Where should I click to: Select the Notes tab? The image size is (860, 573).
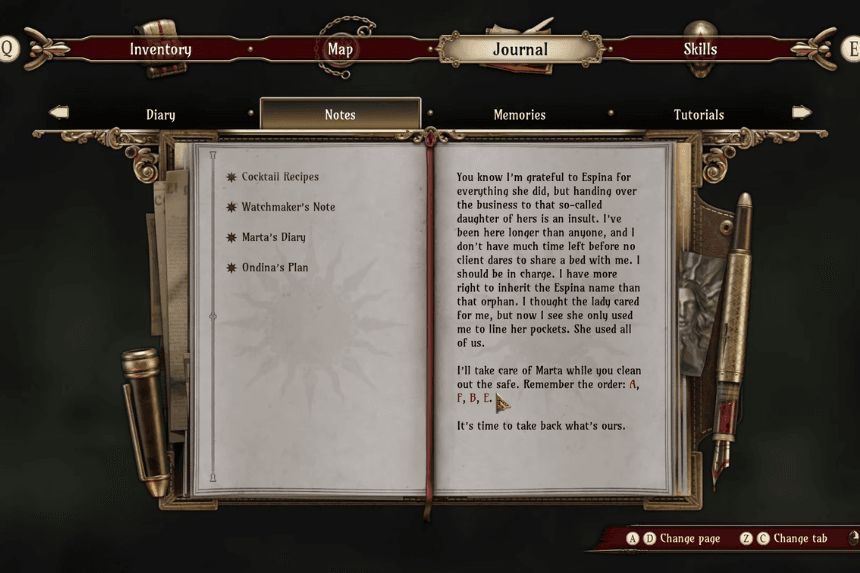(340, 114)
